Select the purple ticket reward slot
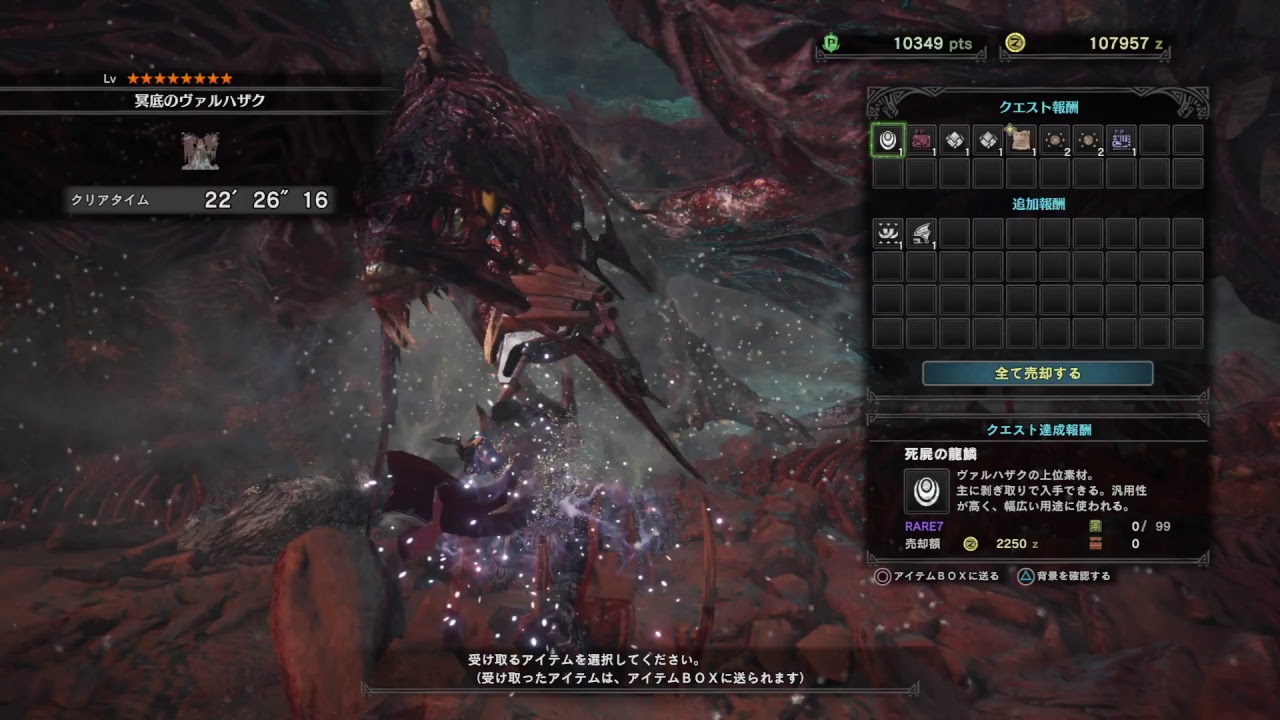Screen dimensions: 1280x720 [1121, 140]
